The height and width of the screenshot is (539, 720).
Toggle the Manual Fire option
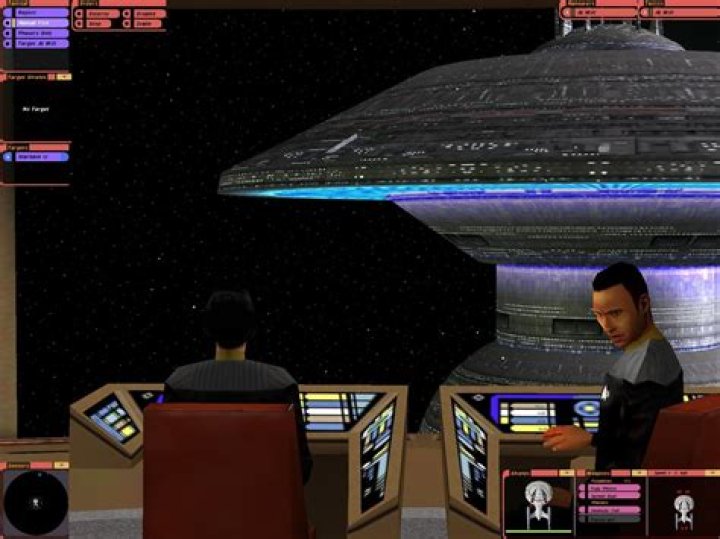click(38, 23)
